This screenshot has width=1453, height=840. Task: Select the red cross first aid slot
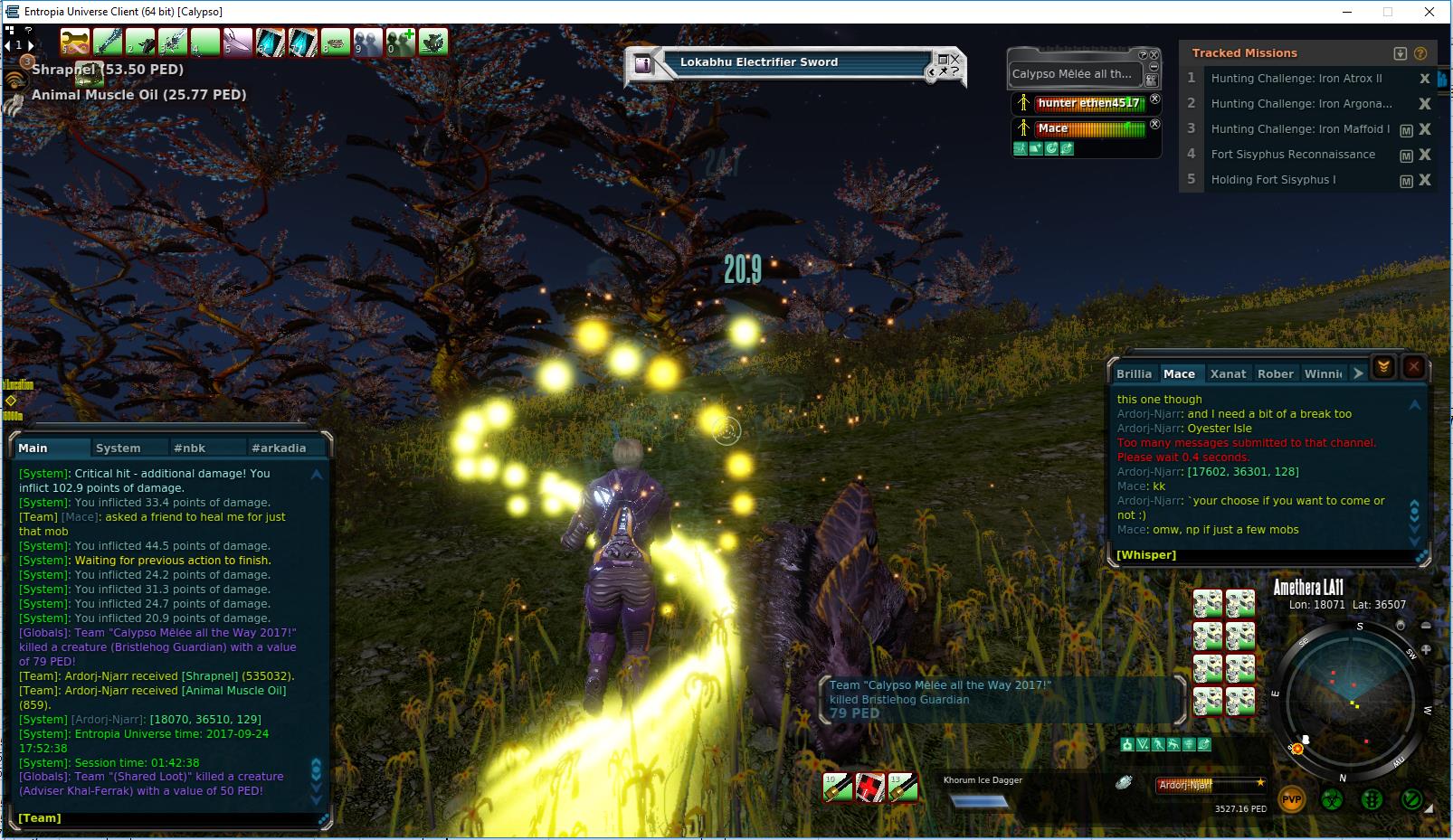pos(870,788)
